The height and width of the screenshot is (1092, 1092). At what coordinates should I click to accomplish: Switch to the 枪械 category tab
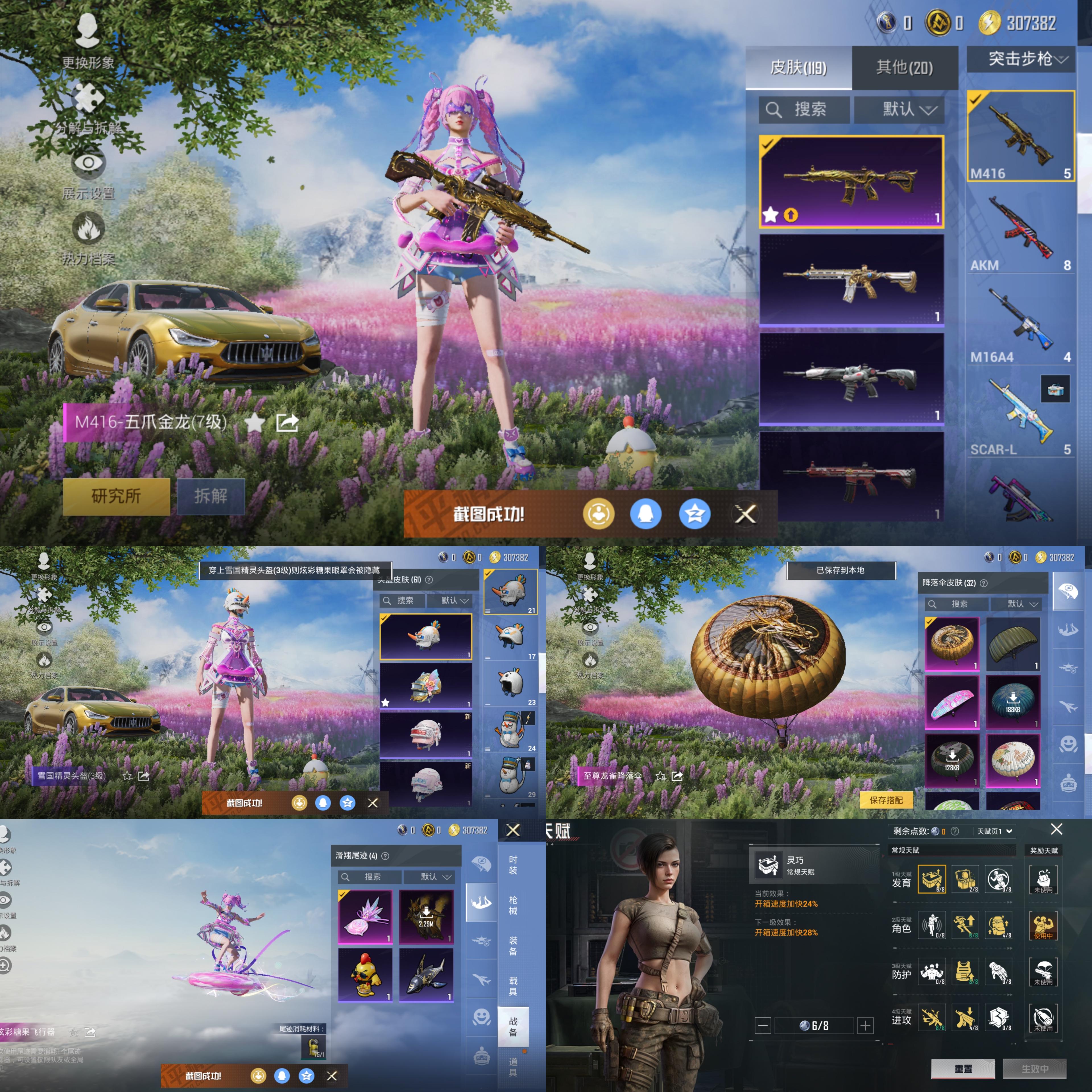coord(513,904)
